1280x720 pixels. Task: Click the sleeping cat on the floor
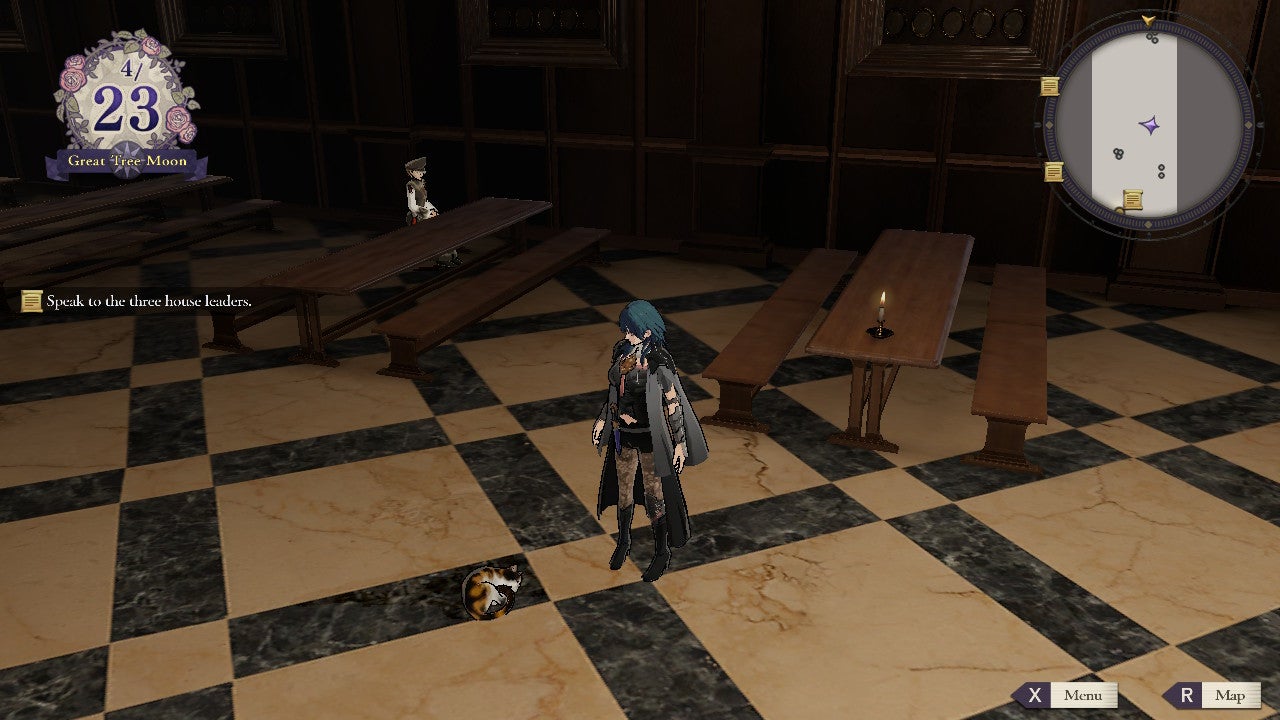tap(489, 590)
